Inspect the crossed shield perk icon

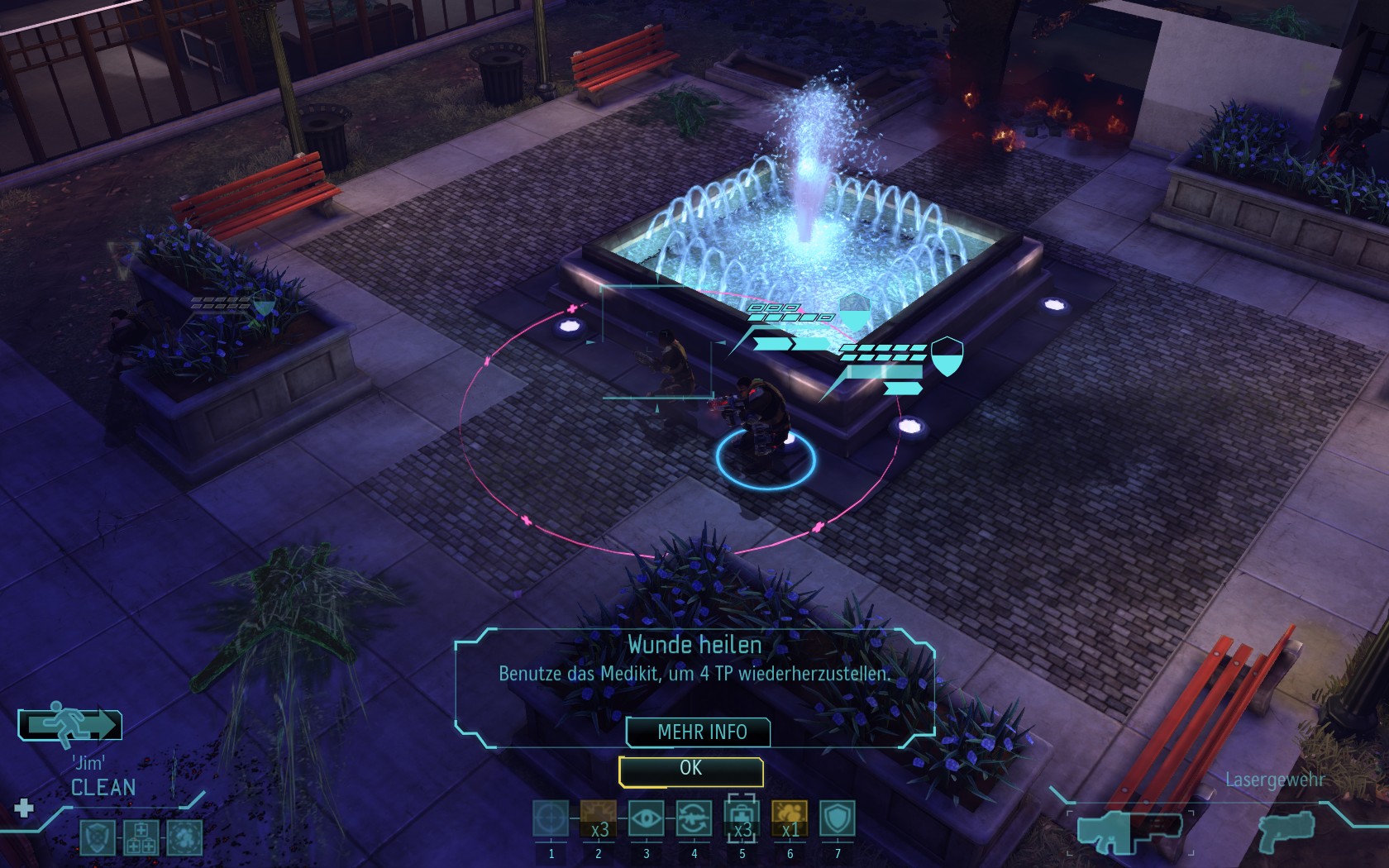point(98,838)
